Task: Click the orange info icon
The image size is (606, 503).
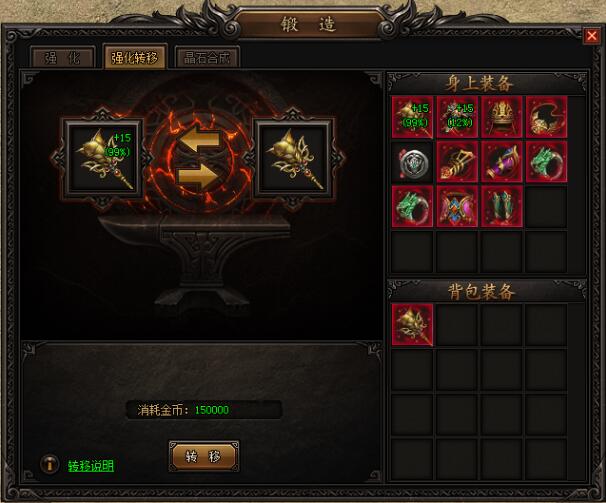Action: click(x=48, y=465)
